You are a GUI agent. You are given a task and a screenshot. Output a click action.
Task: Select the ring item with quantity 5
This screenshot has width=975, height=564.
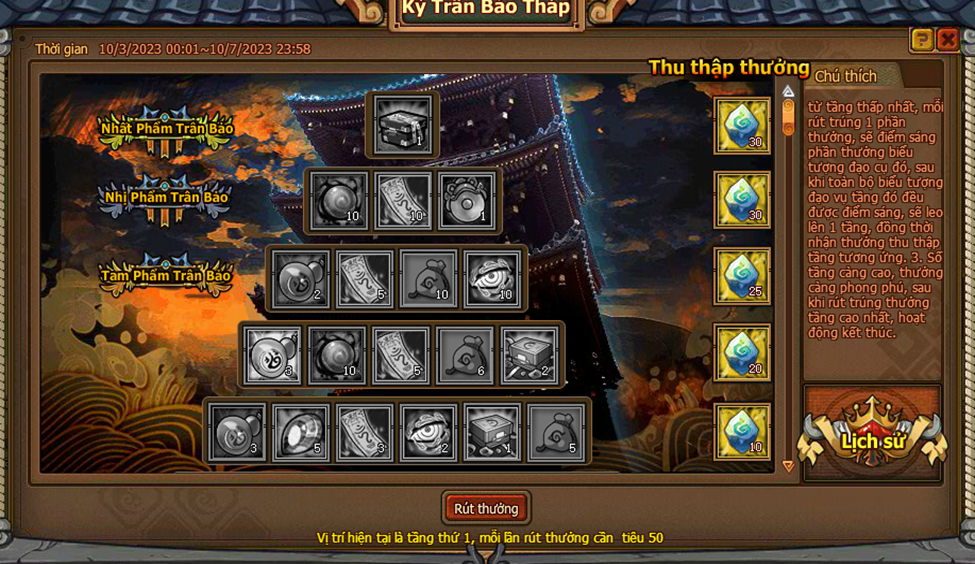301,432
